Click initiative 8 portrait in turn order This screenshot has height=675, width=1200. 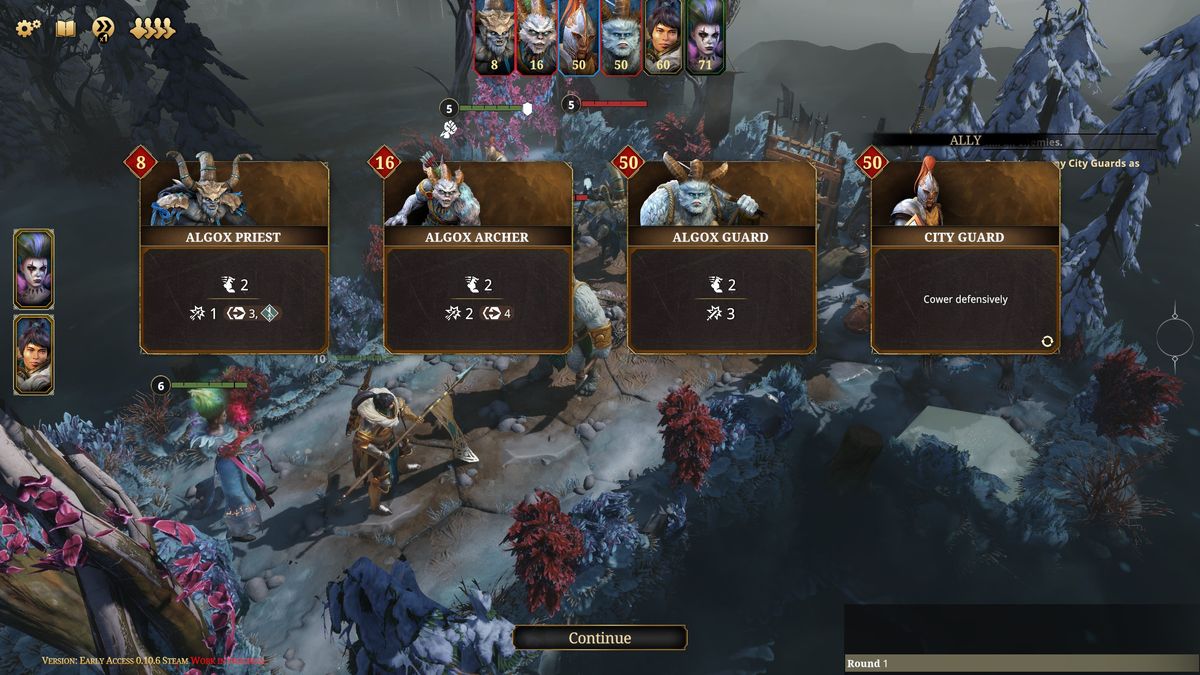click(494, 36)
